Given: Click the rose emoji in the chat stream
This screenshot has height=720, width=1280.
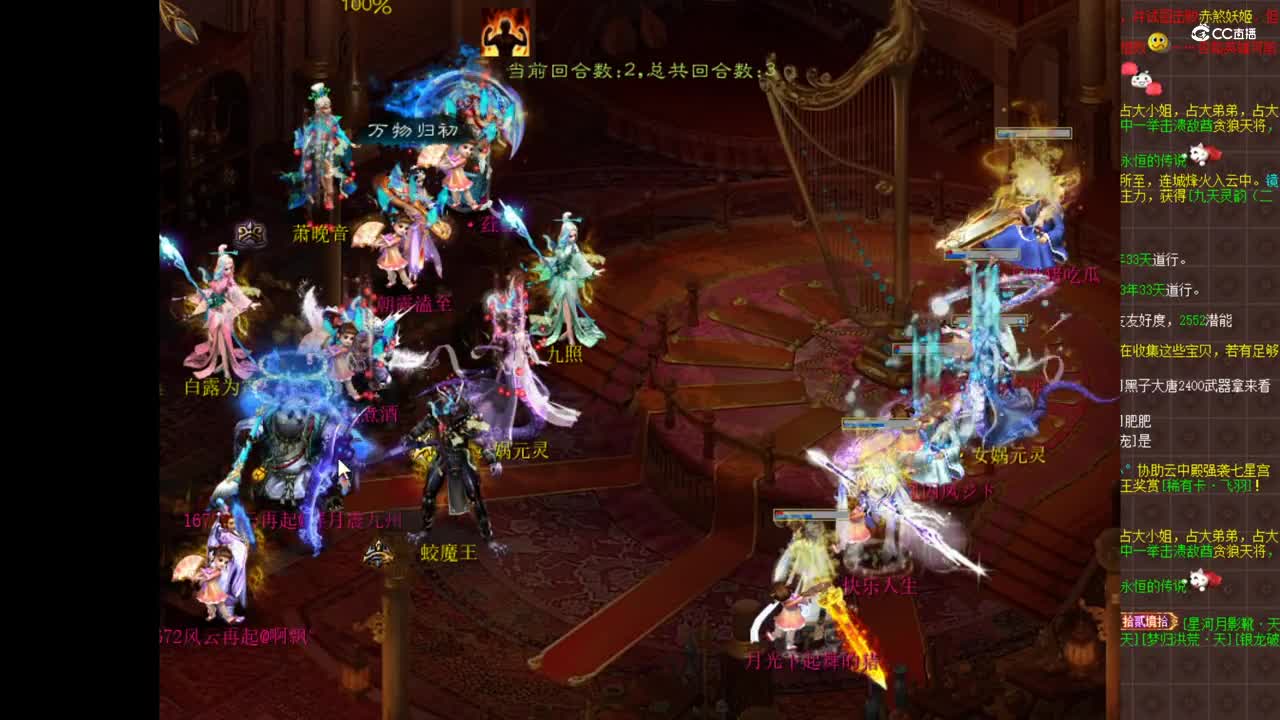Looking at the screenshot, I should [x=1130, y=68].
